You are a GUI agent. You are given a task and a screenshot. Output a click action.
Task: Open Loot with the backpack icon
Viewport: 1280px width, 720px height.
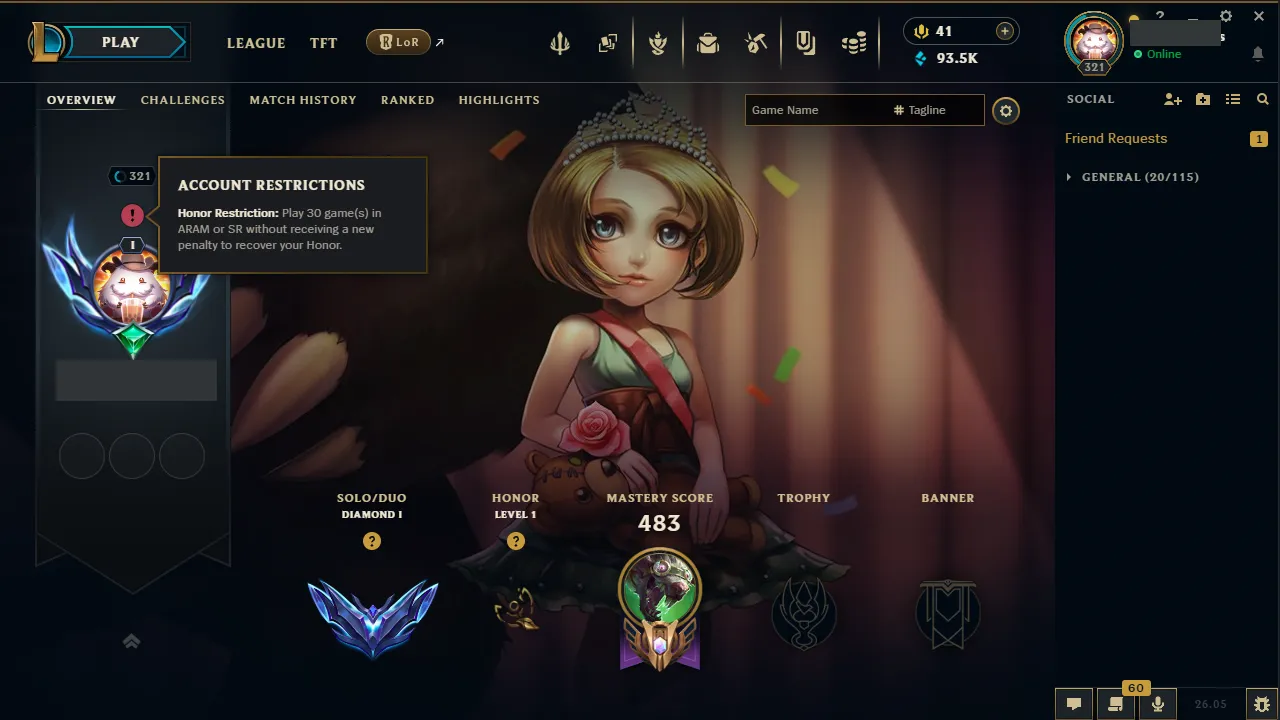click(x=708, y=42)
